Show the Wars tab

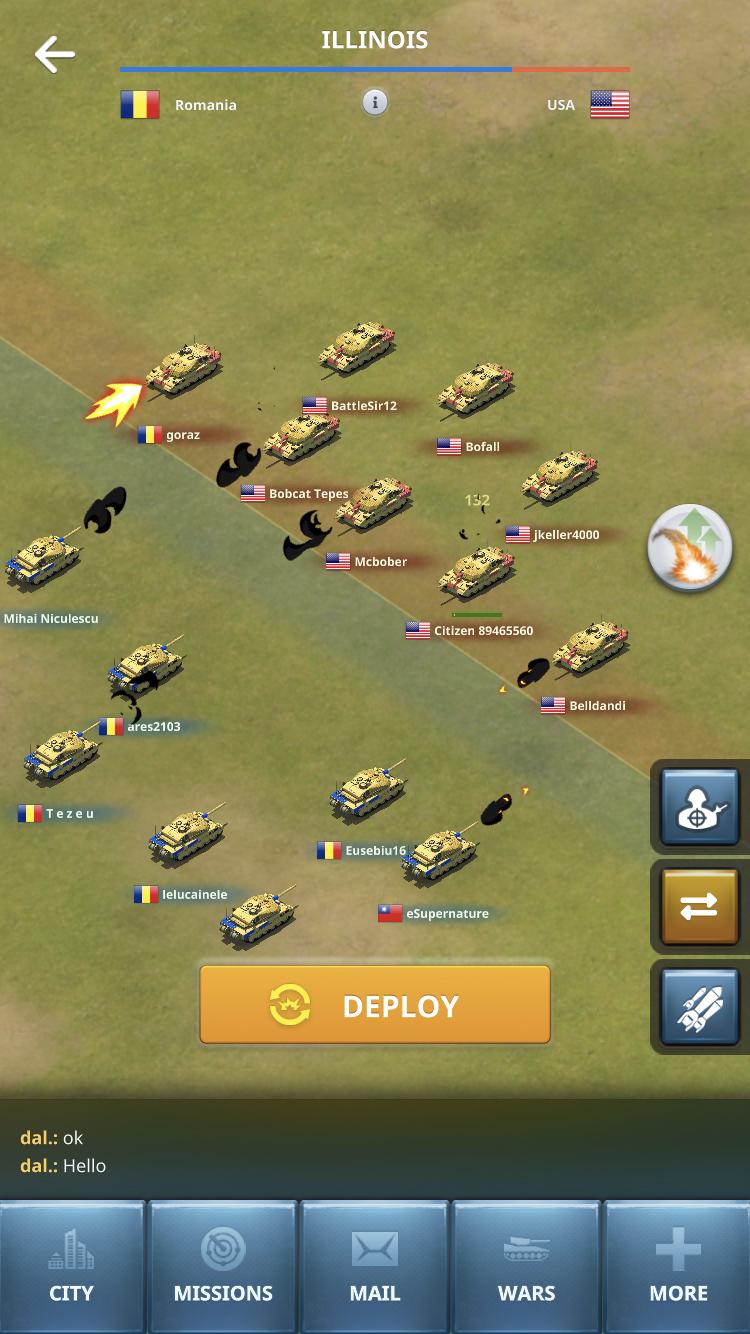pos(527,1267)
